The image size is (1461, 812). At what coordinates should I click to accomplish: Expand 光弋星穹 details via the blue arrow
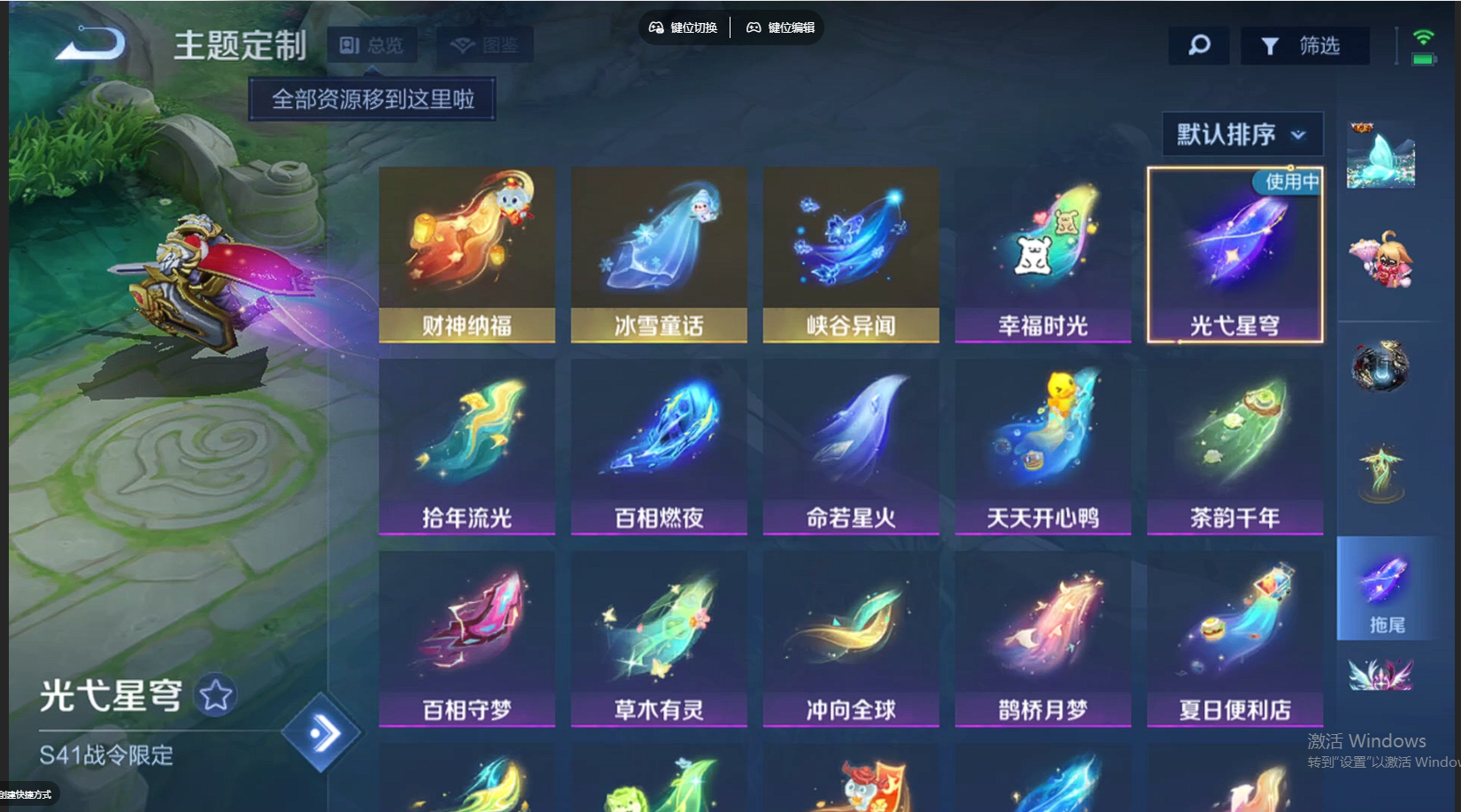[x=323, y=731]
